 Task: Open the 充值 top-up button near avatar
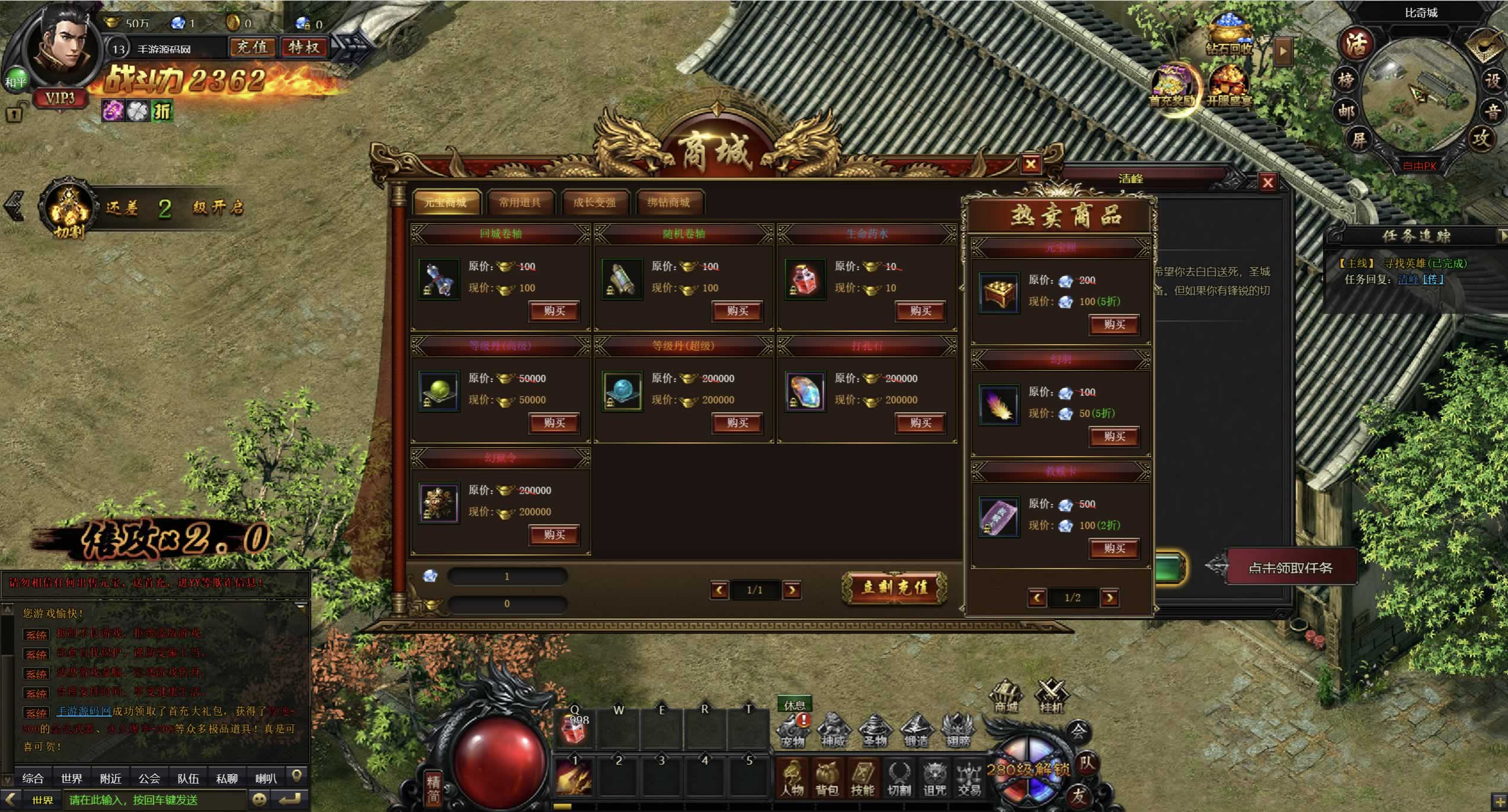(x=252, y=47)
